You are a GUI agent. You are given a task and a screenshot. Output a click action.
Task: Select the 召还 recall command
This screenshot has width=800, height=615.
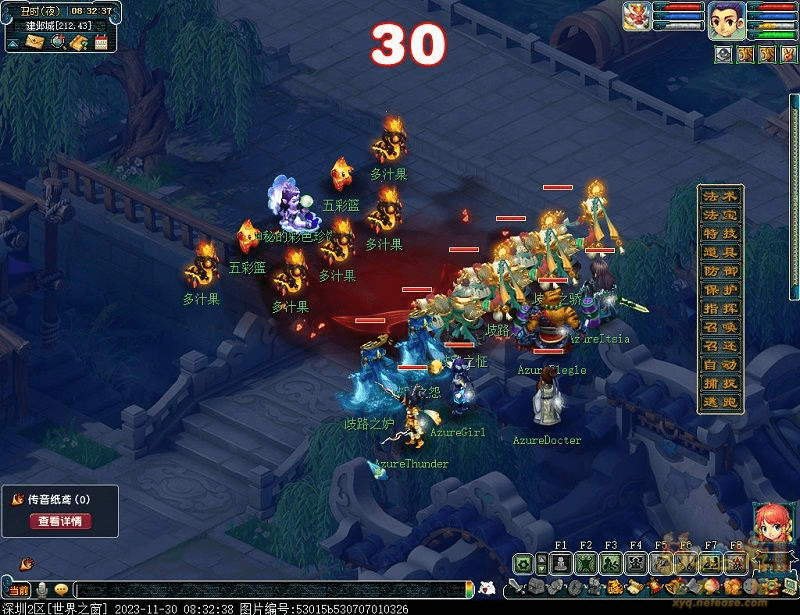720,348
